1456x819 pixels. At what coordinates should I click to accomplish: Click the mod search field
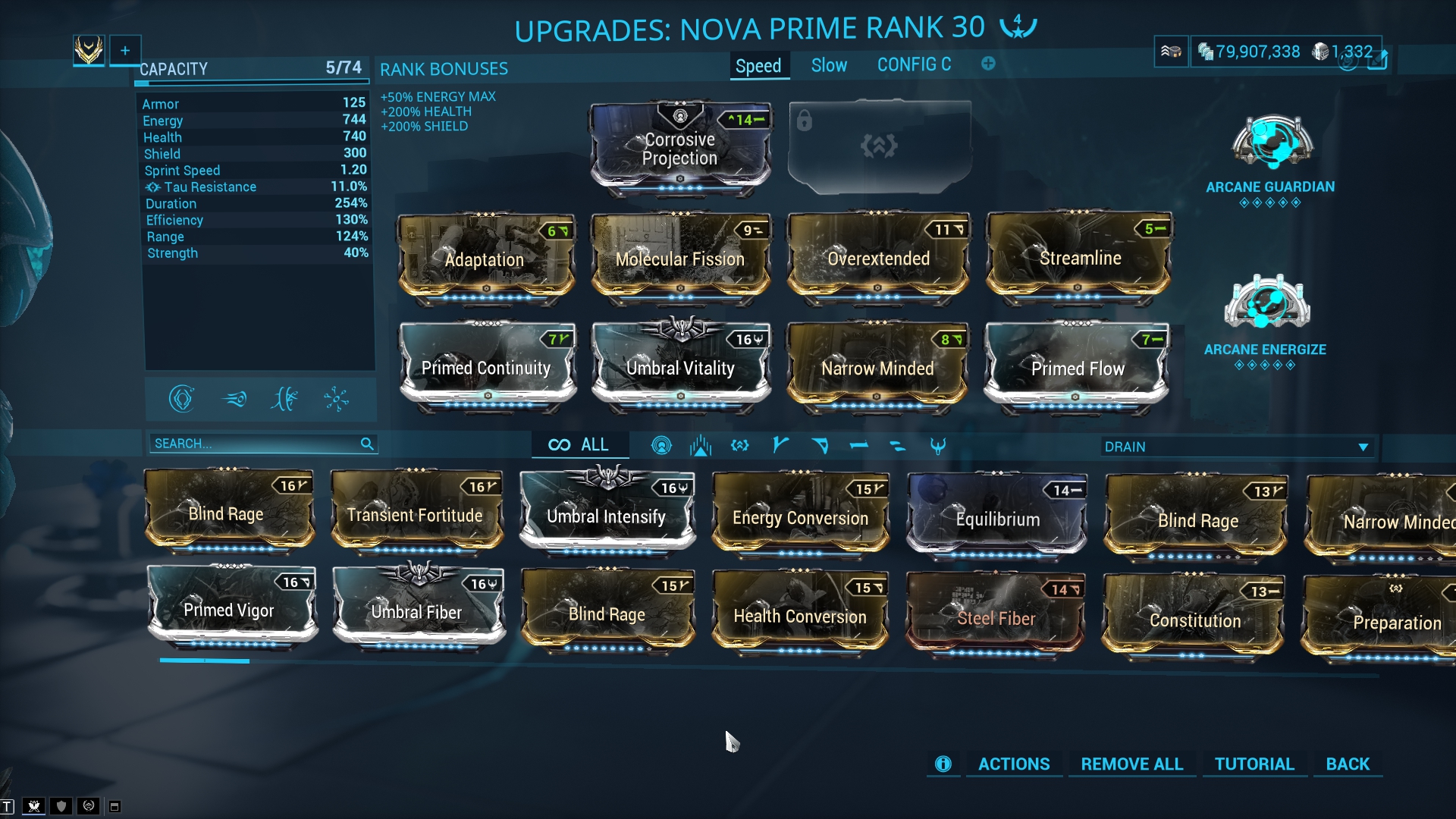pyautogui.click(x=254, y=444)
